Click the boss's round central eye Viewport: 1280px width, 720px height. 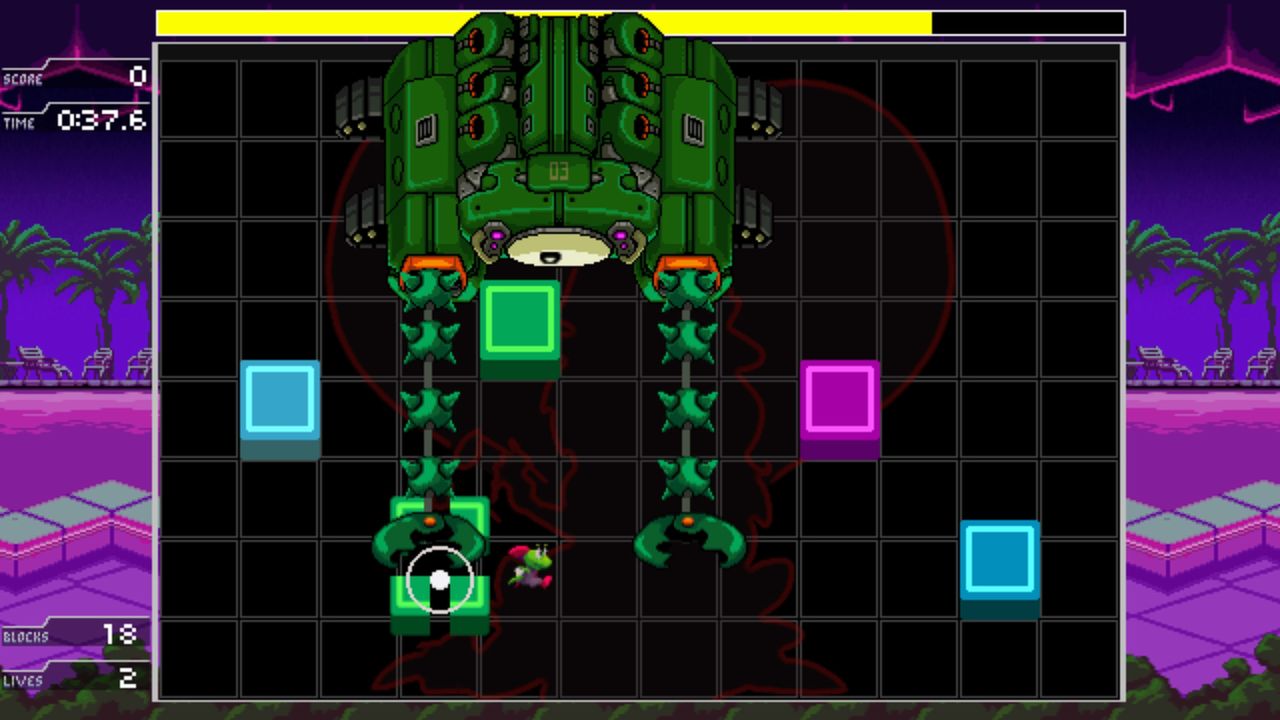coord(560,248)
